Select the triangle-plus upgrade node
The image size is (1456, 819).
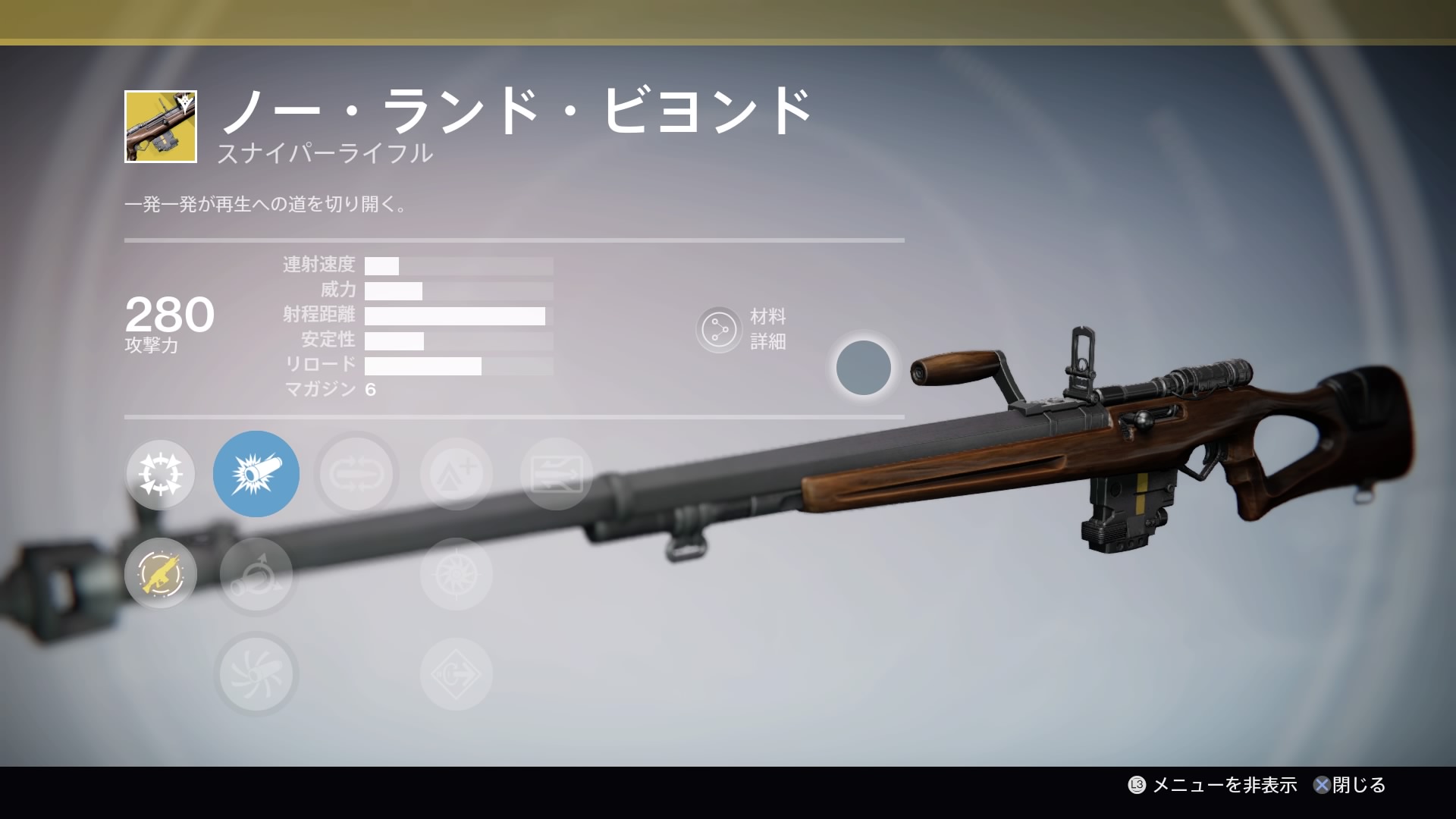tap(457, 475)
